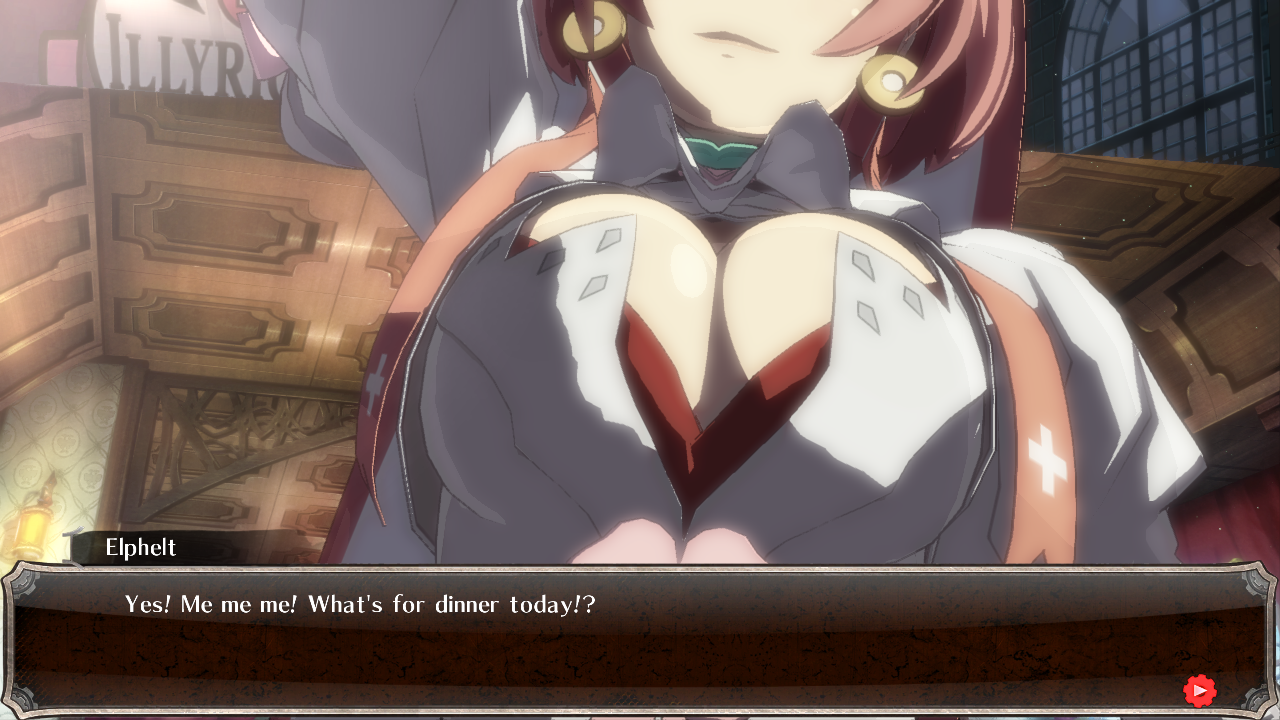This screenshot has height=720, width=1280.
Task: Enable fast-forward via the spinning gear control
Action: [1199, 690]
